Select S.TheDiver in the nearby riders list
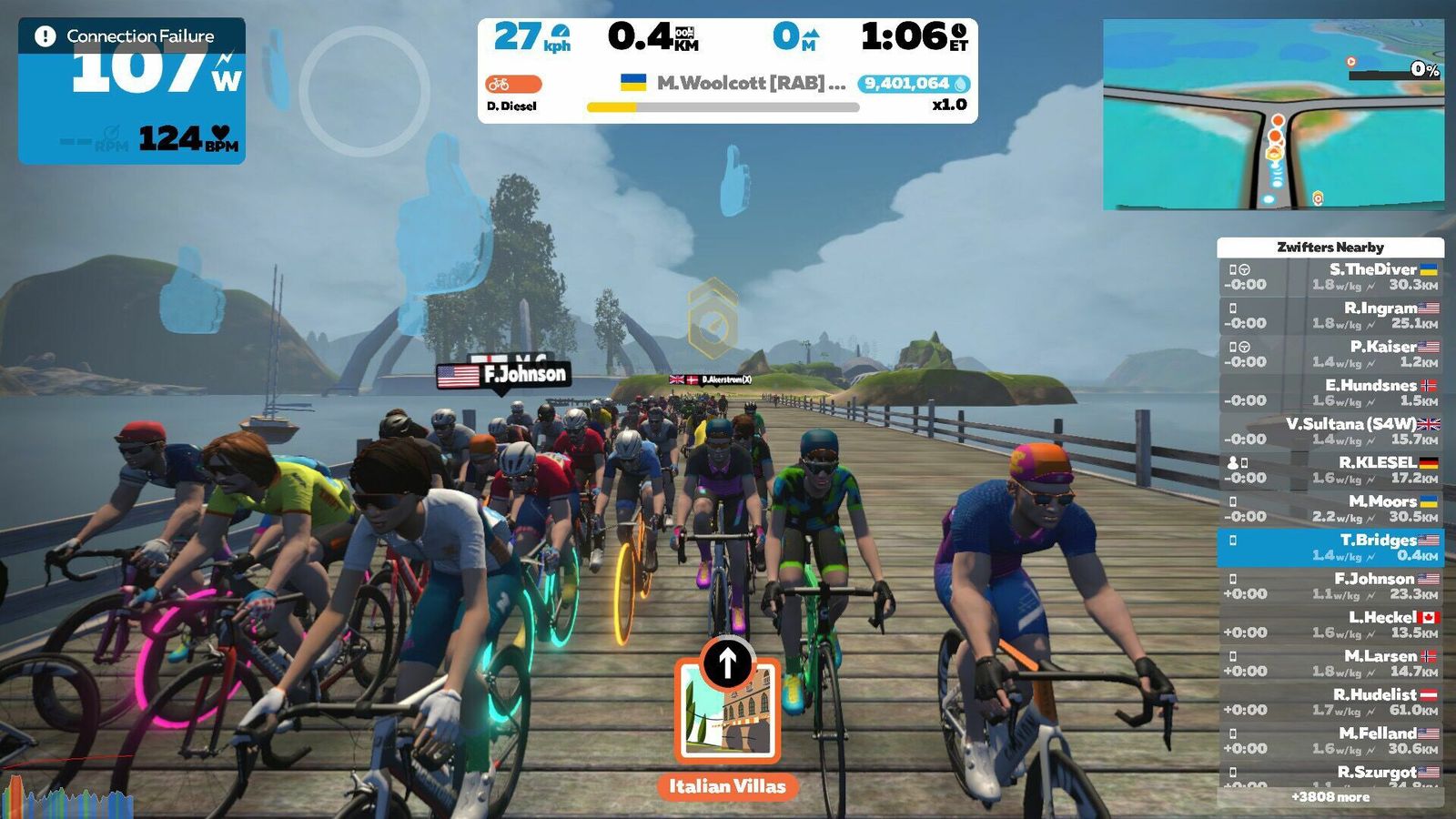This screenshot has width=1456, height=819. point(1330,277)
